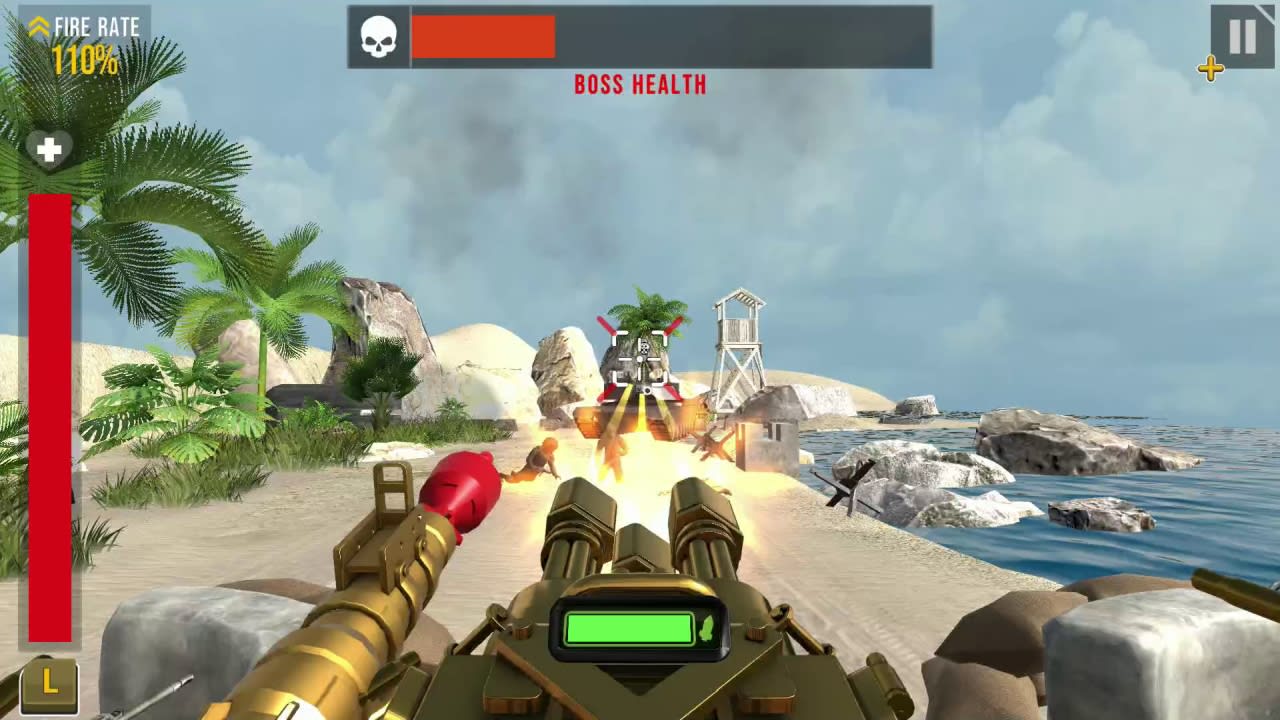Toggle pause using the pause button
The image size is (1280, 720).
click(1240, 36)
